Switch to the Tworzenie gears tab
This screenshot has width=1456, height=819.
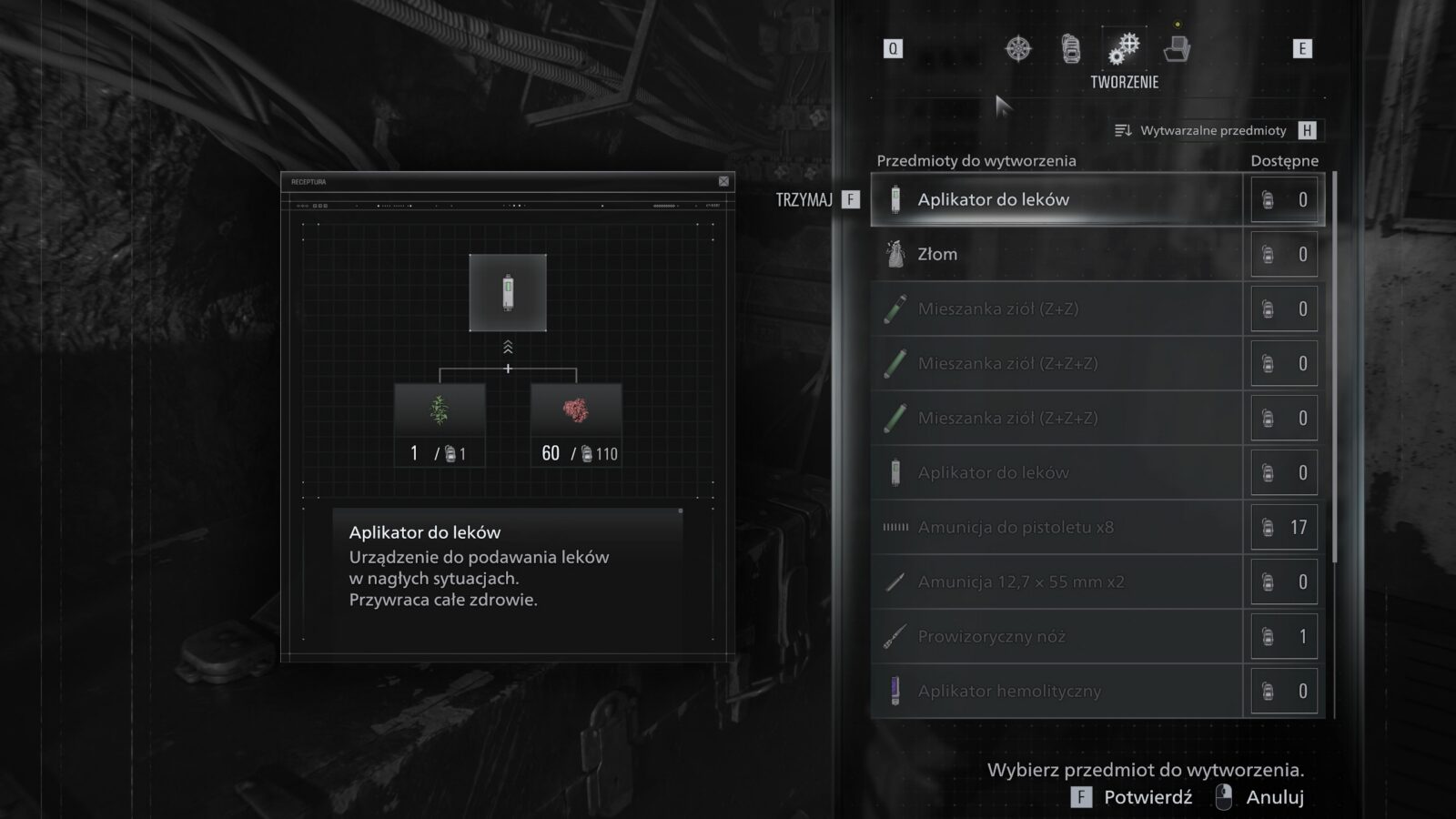click(1125, 48)
